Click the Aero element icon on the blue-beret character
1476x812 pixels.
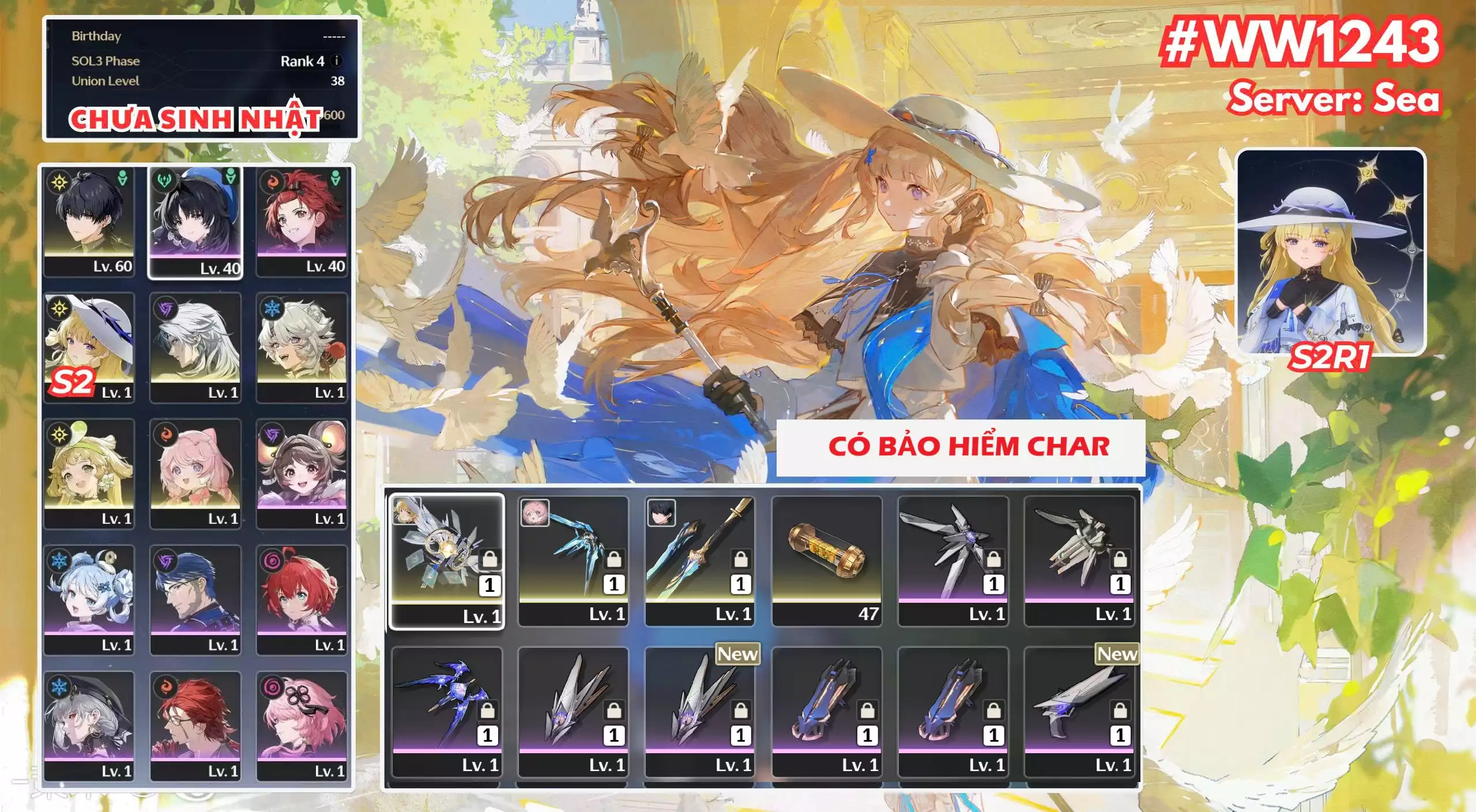pos(164,180)
